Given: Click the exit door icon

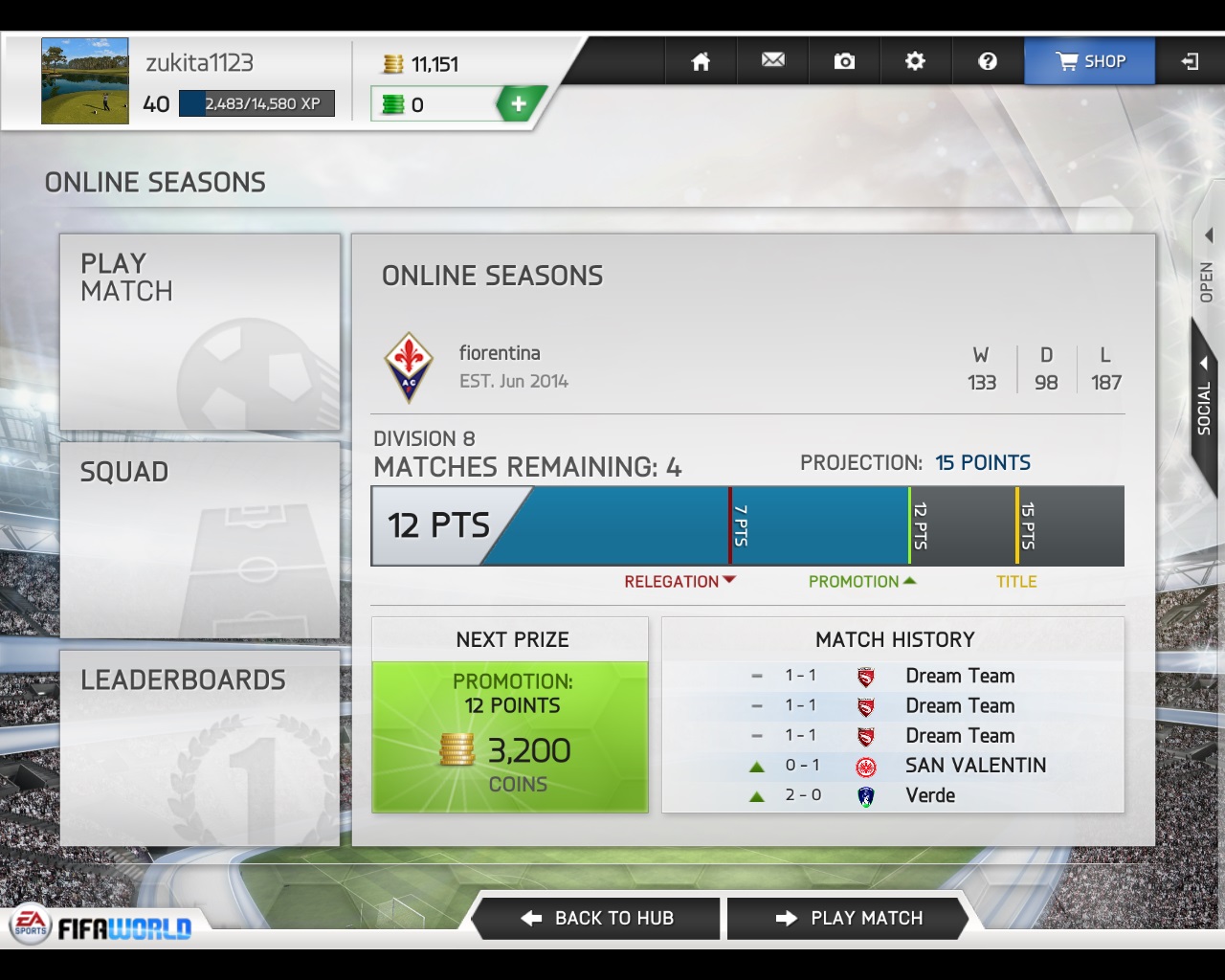Looking at the screenshot, I should [1190, 61].
